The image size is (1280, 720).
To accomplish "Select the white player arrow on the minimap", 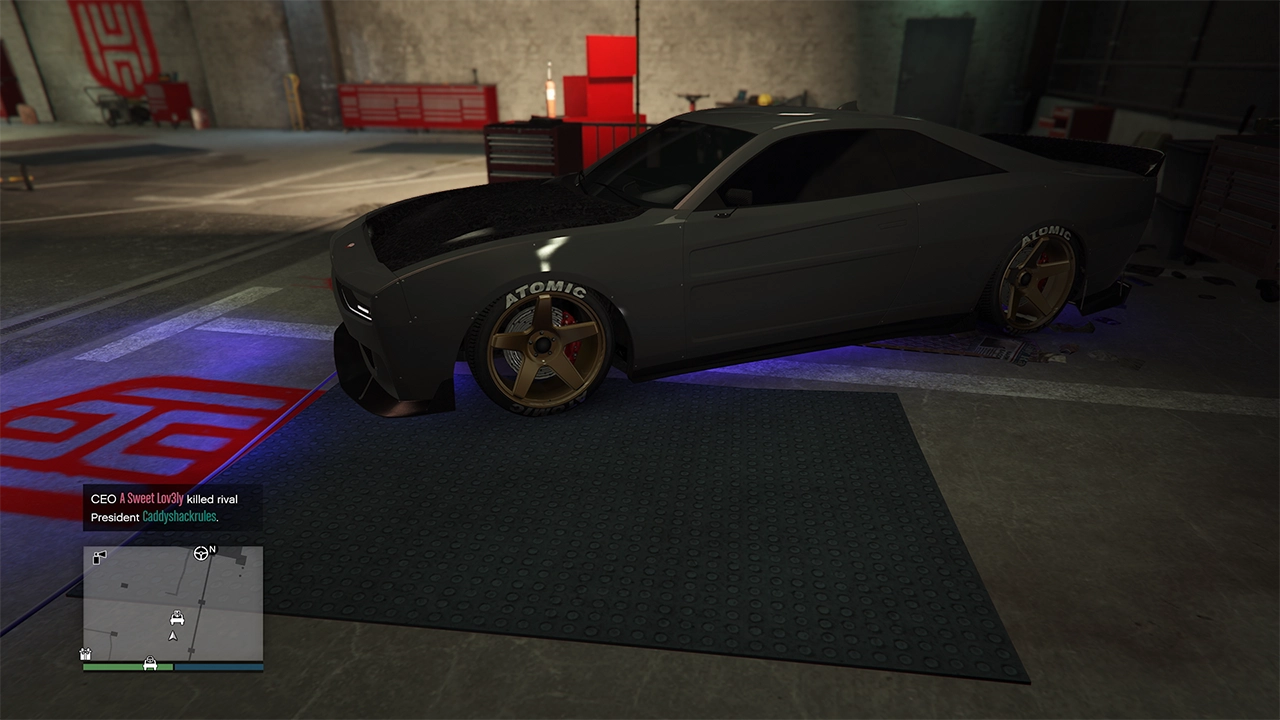I will 172,635.
